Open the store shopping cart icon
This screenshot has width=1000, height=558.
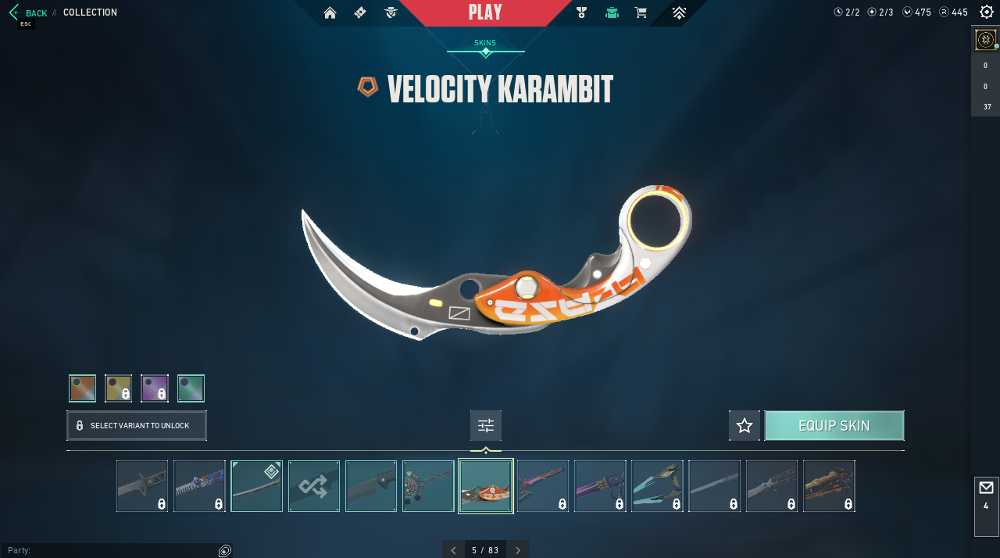(641, 13)
